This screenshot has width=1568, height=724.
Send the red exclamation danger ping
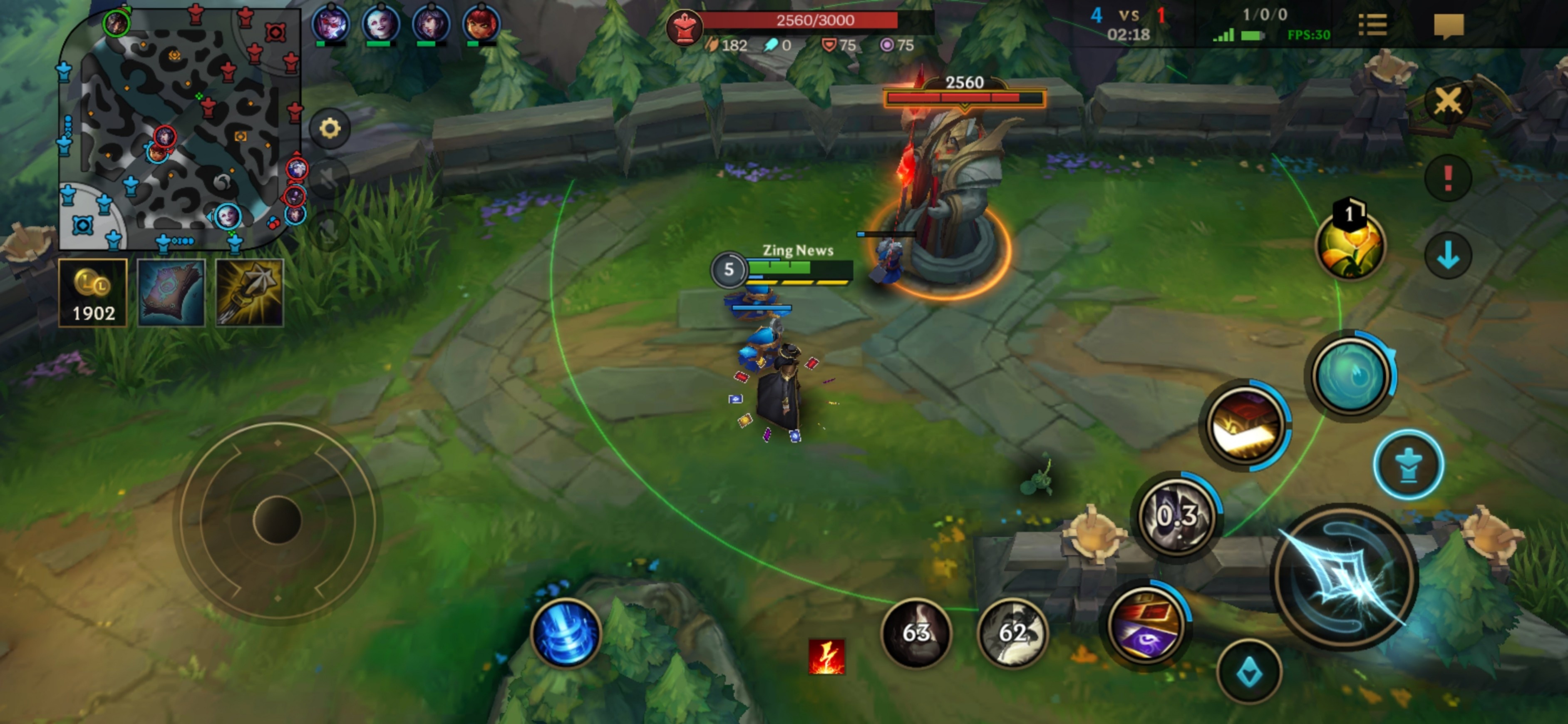(1448, 179)
